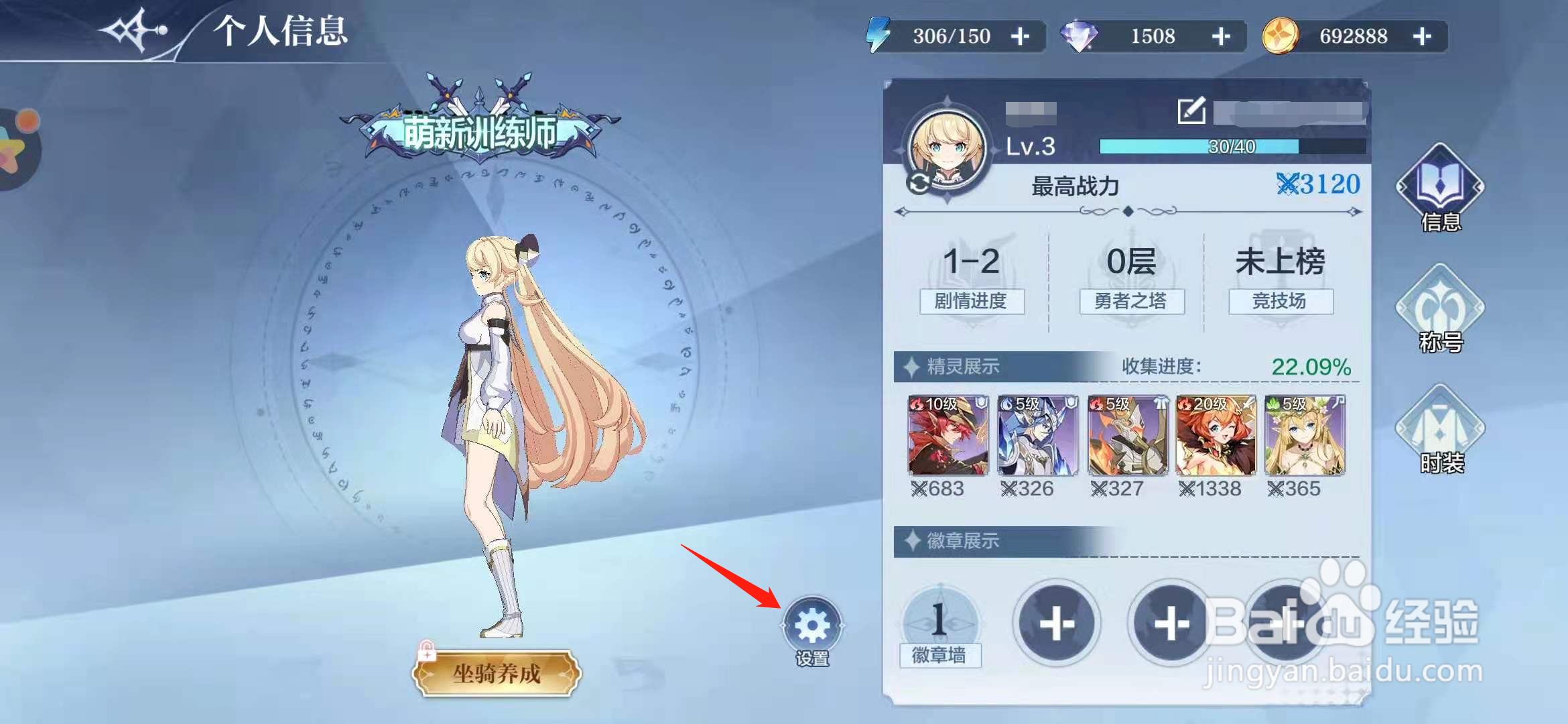Select the 10级 red-haired sprite portrait
This screenshot has height=724, width=1568.
pyautogui.click(x=948, y=436)
